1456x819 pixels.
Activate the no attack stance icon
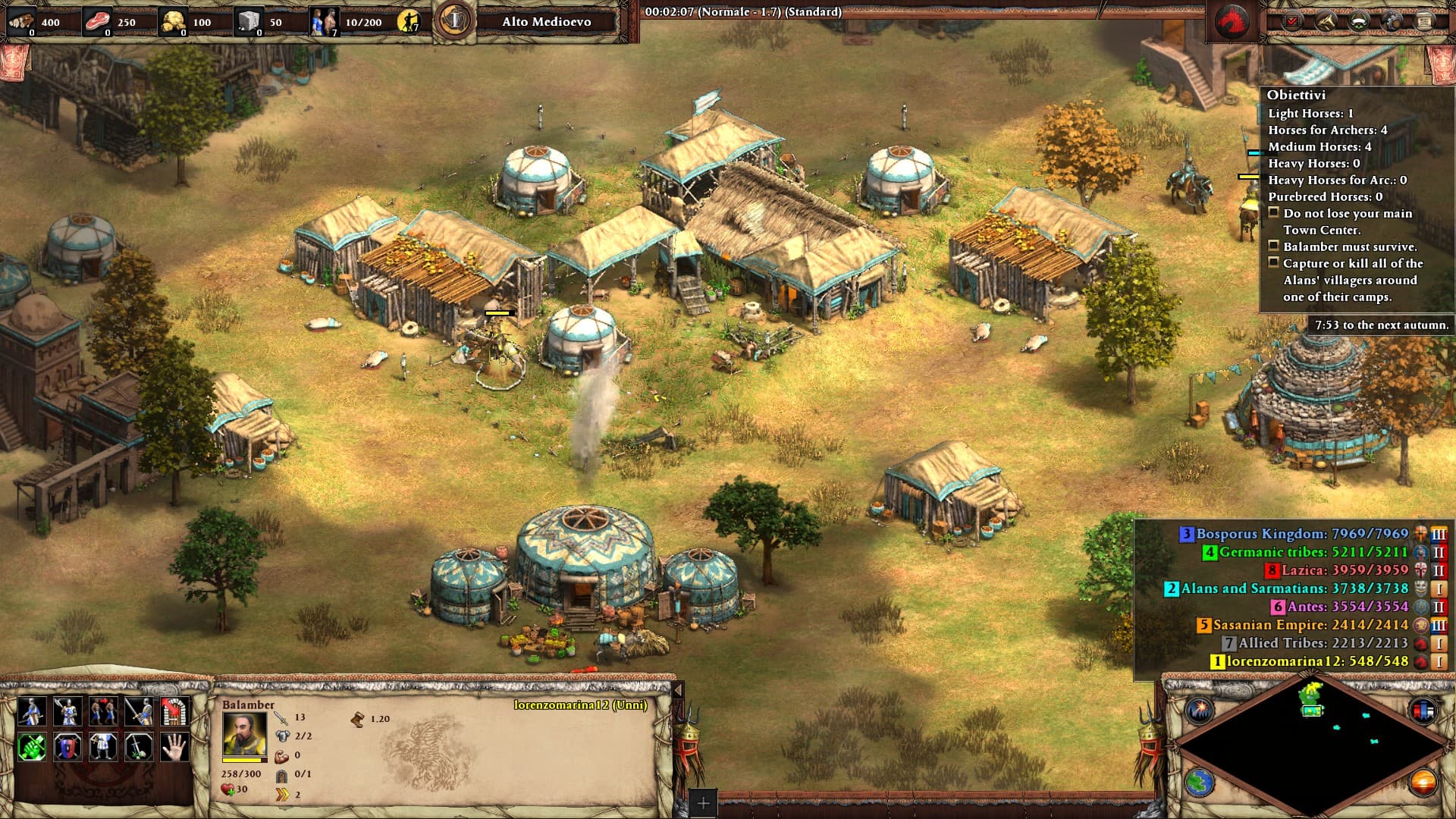[138, 747]
